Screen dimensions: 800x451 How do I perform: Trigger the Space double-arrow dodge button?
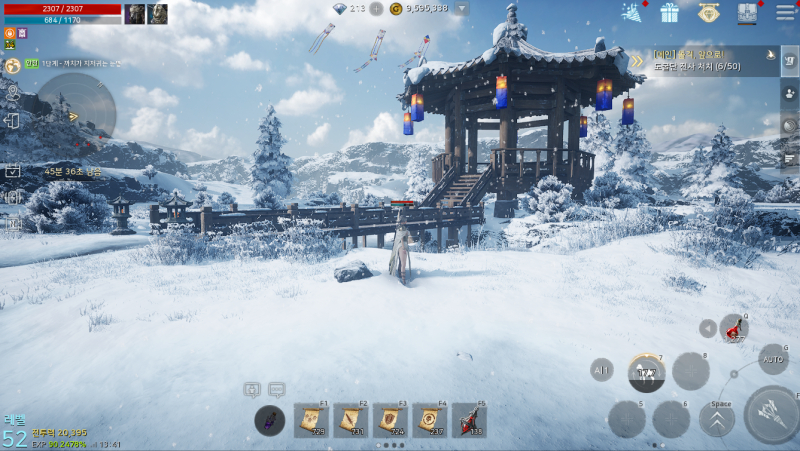click(717, 420)
